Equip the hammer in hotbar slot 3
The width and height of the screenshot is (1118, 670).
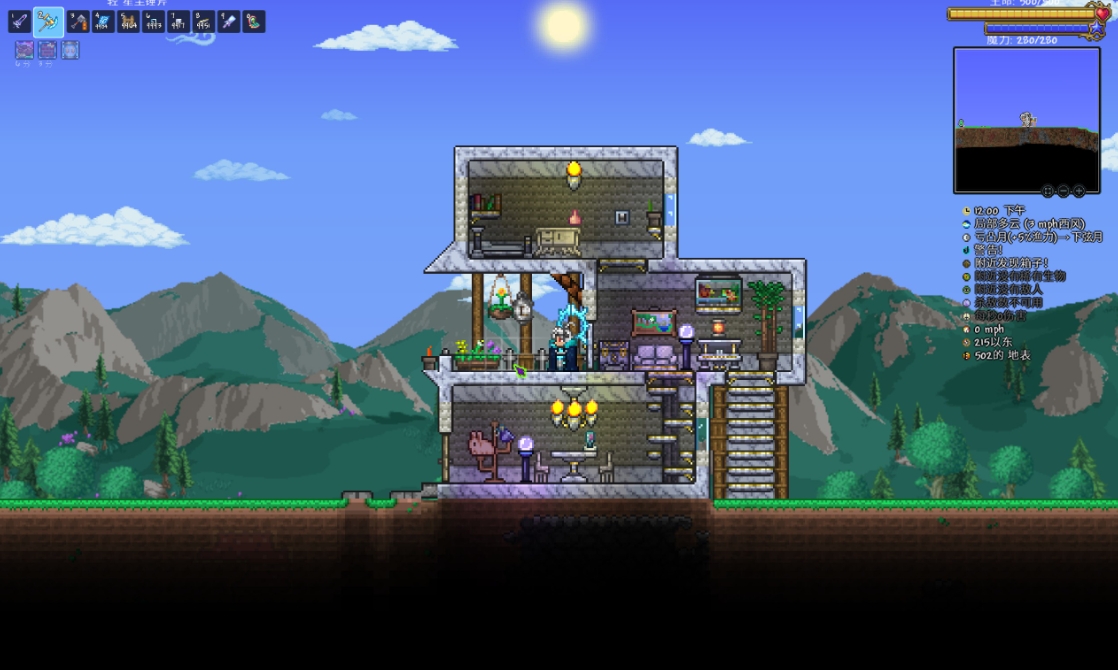click(78, 21)
